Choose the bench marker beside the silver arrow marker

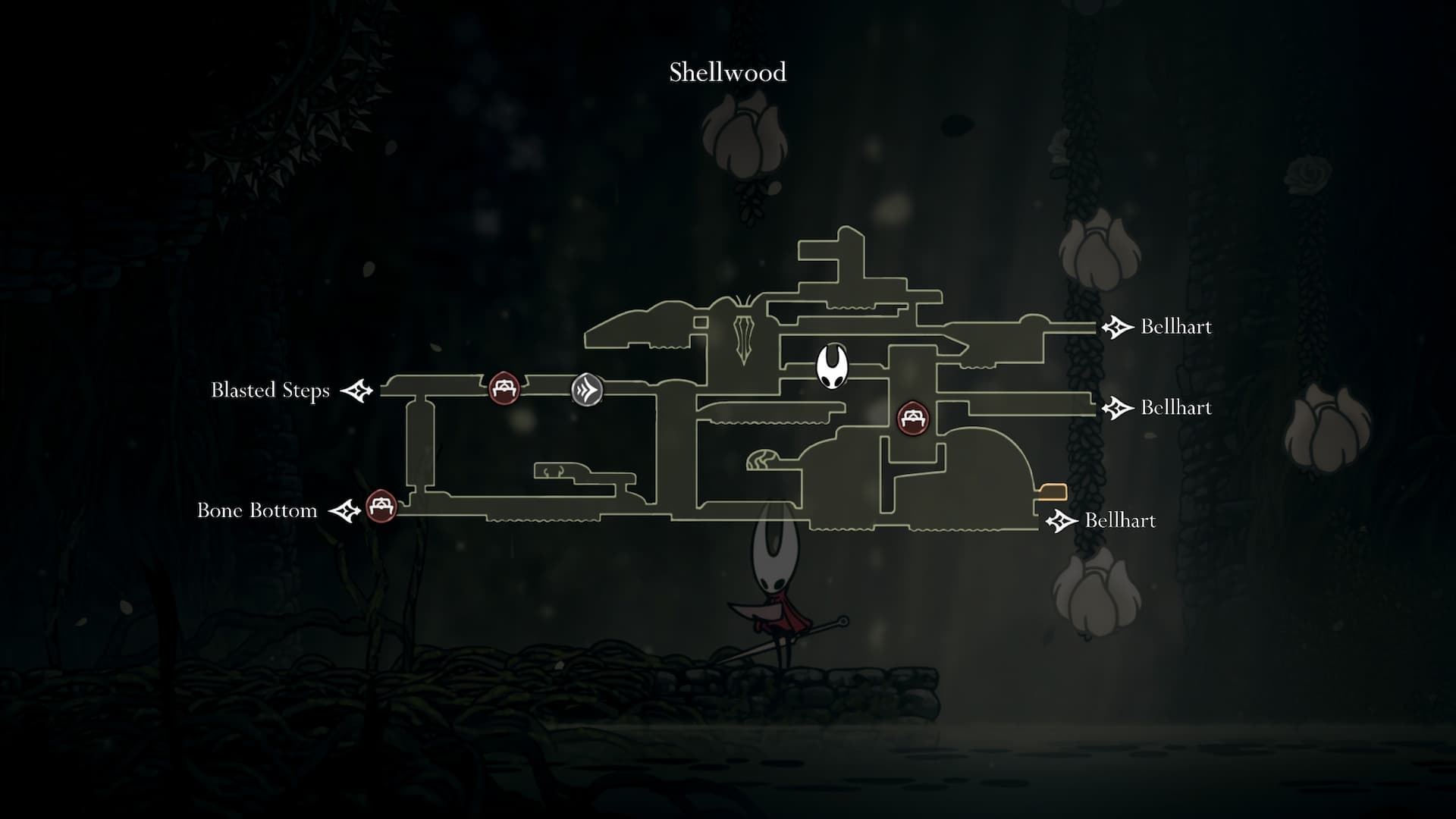[x=504, y=388]
